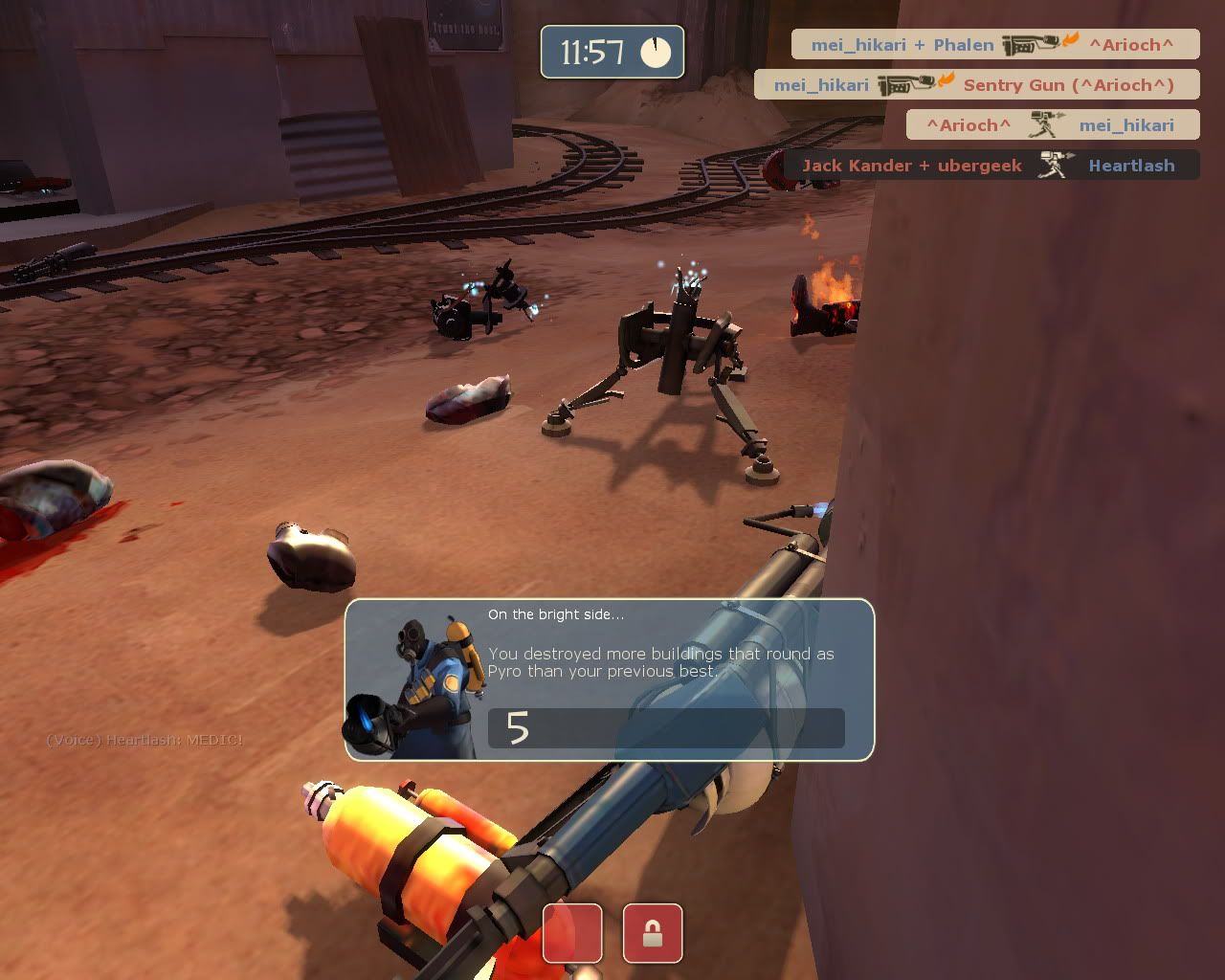The height and width of the screenshot is (980, 1225).
Task: Click the kill feed row with Sentry Gun
Action: (x=976, y=84)
